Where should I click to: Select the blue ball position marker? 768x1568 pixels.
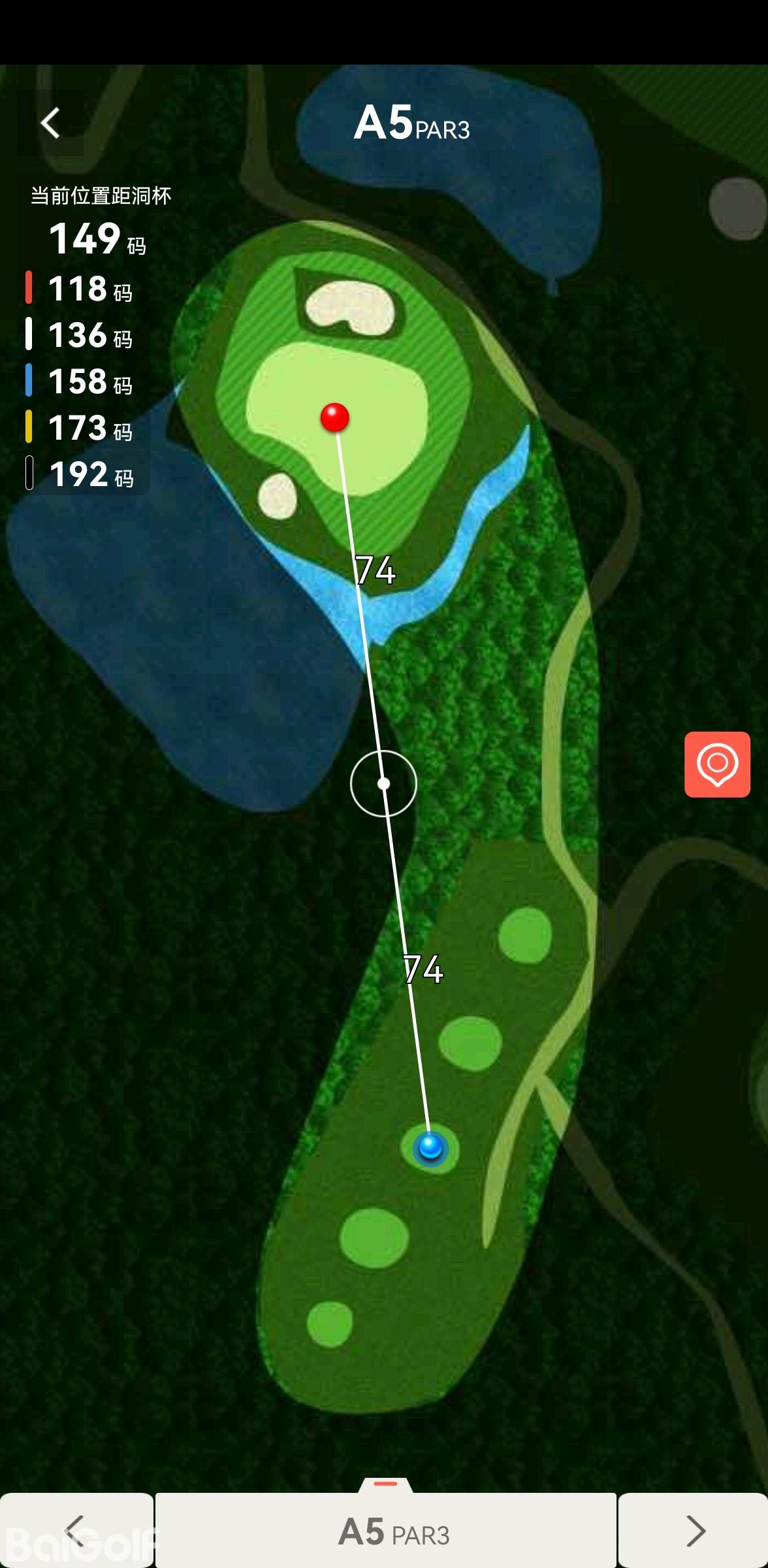click(430, 1147)
